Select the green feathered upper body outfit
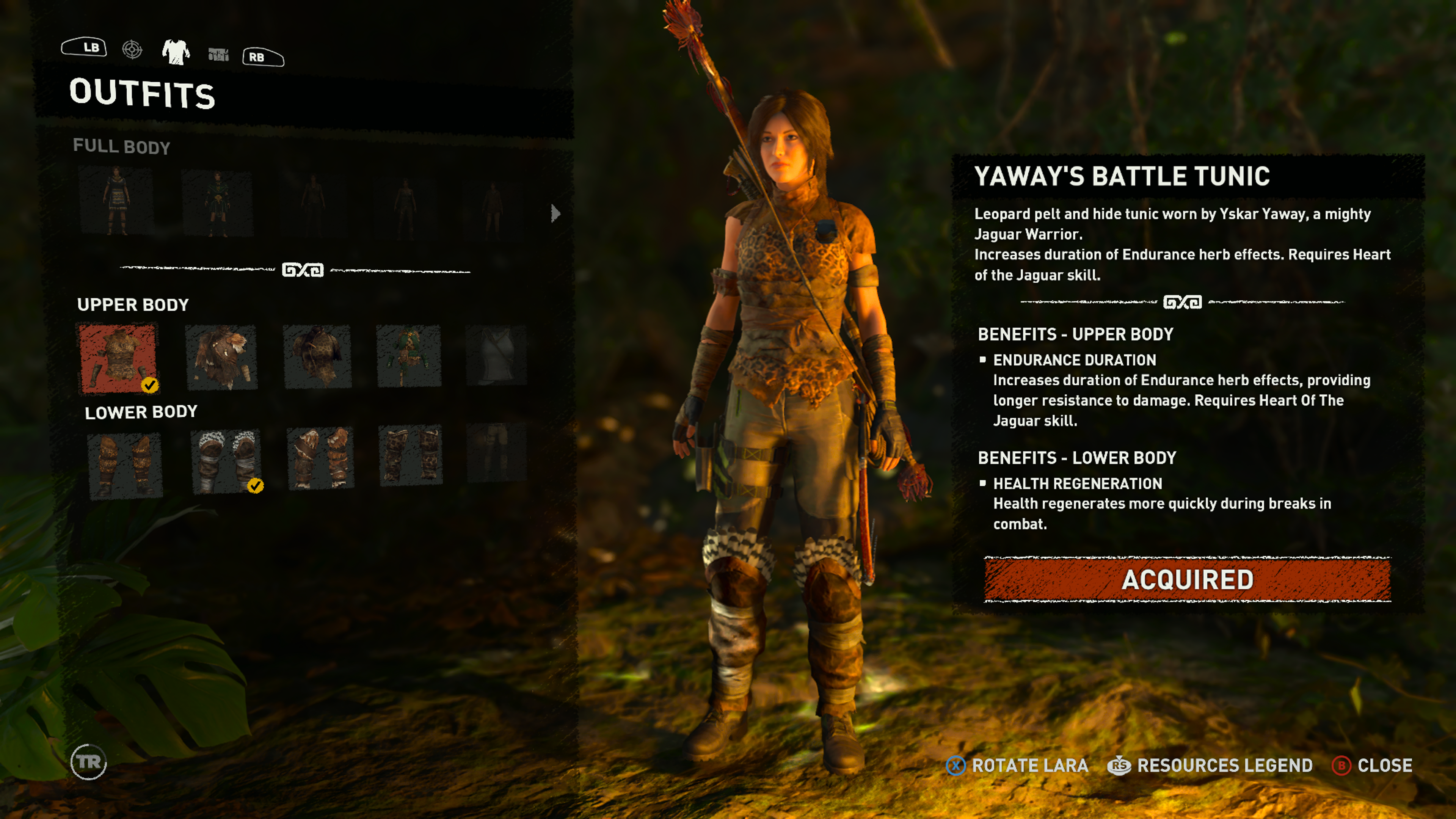This screenshot has height=819, width=1456. [409, 356]
